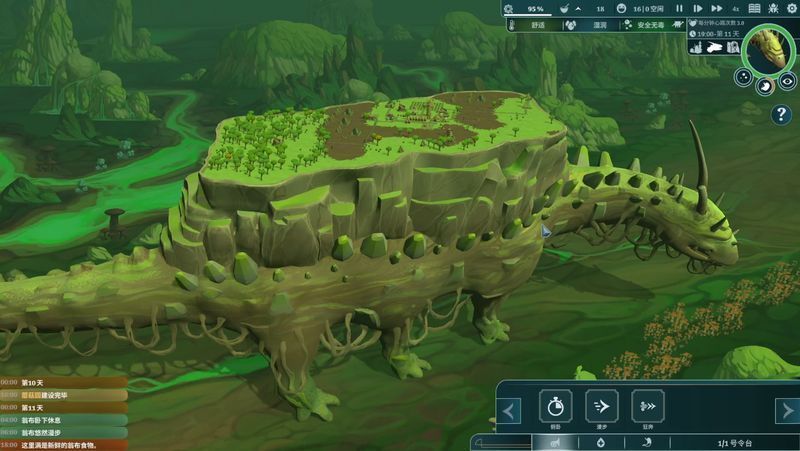Image resolution: width=800 pixels, height=451 pixels.
Task: Set game speed to normal play
Action: coord(697,8)
